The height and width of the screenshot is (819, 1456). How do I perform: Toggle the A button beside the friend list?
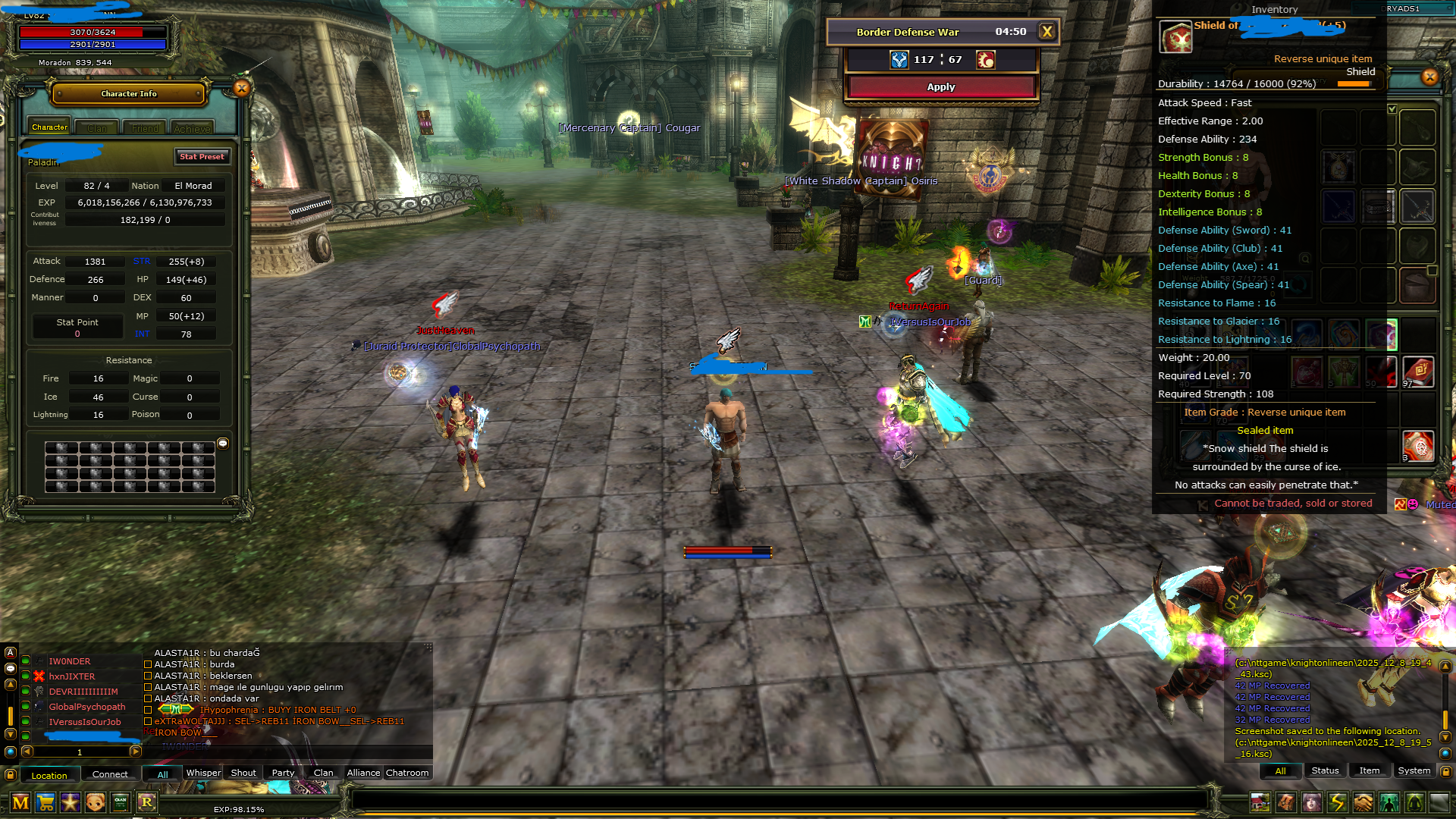pos(10,652)
